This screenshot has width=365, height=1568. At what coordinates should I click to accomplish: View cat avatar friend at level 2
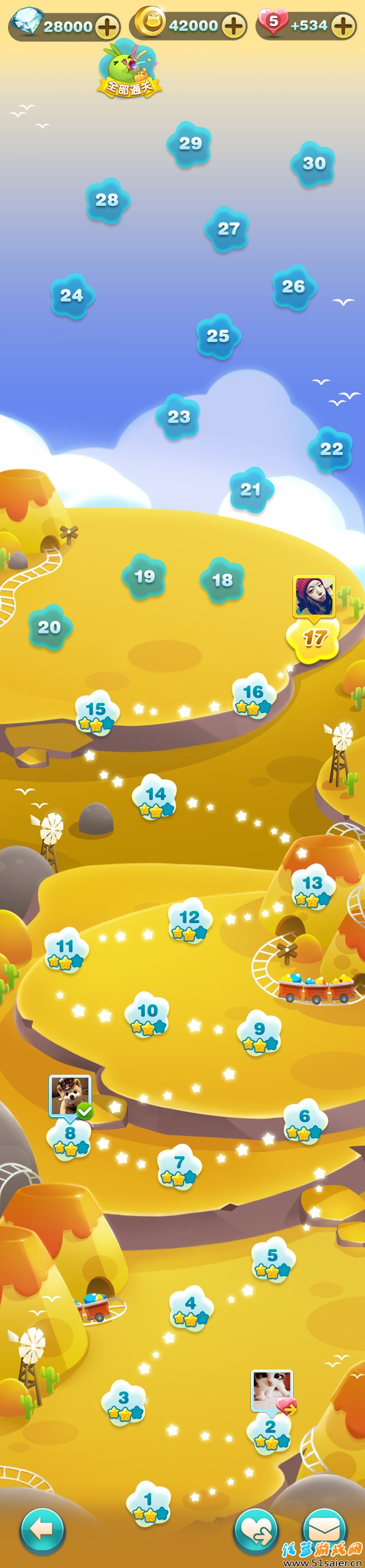click(272, 1390)
